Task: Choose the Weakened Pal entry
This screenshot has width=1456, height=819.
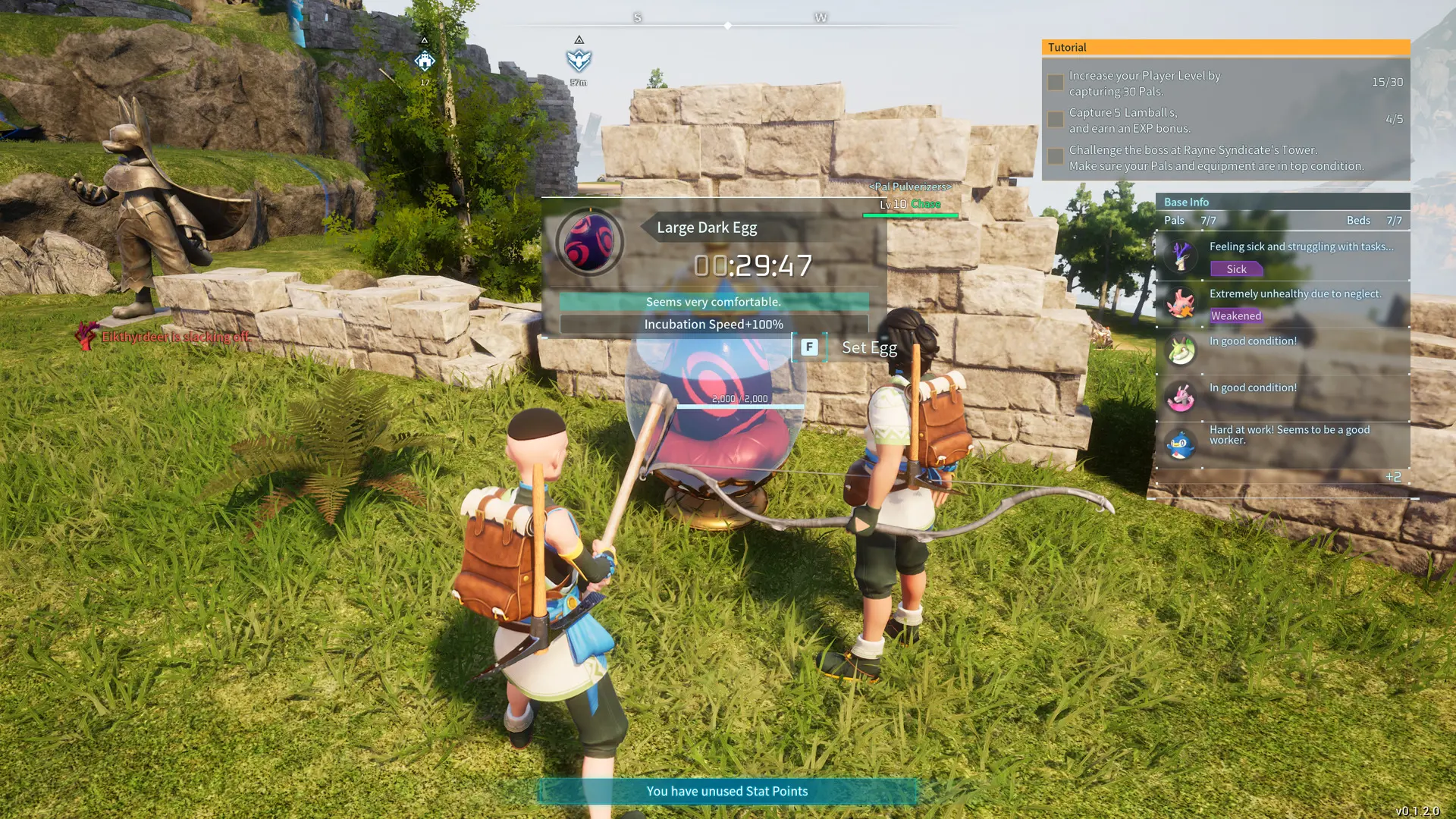Action: coord(1282,304)
